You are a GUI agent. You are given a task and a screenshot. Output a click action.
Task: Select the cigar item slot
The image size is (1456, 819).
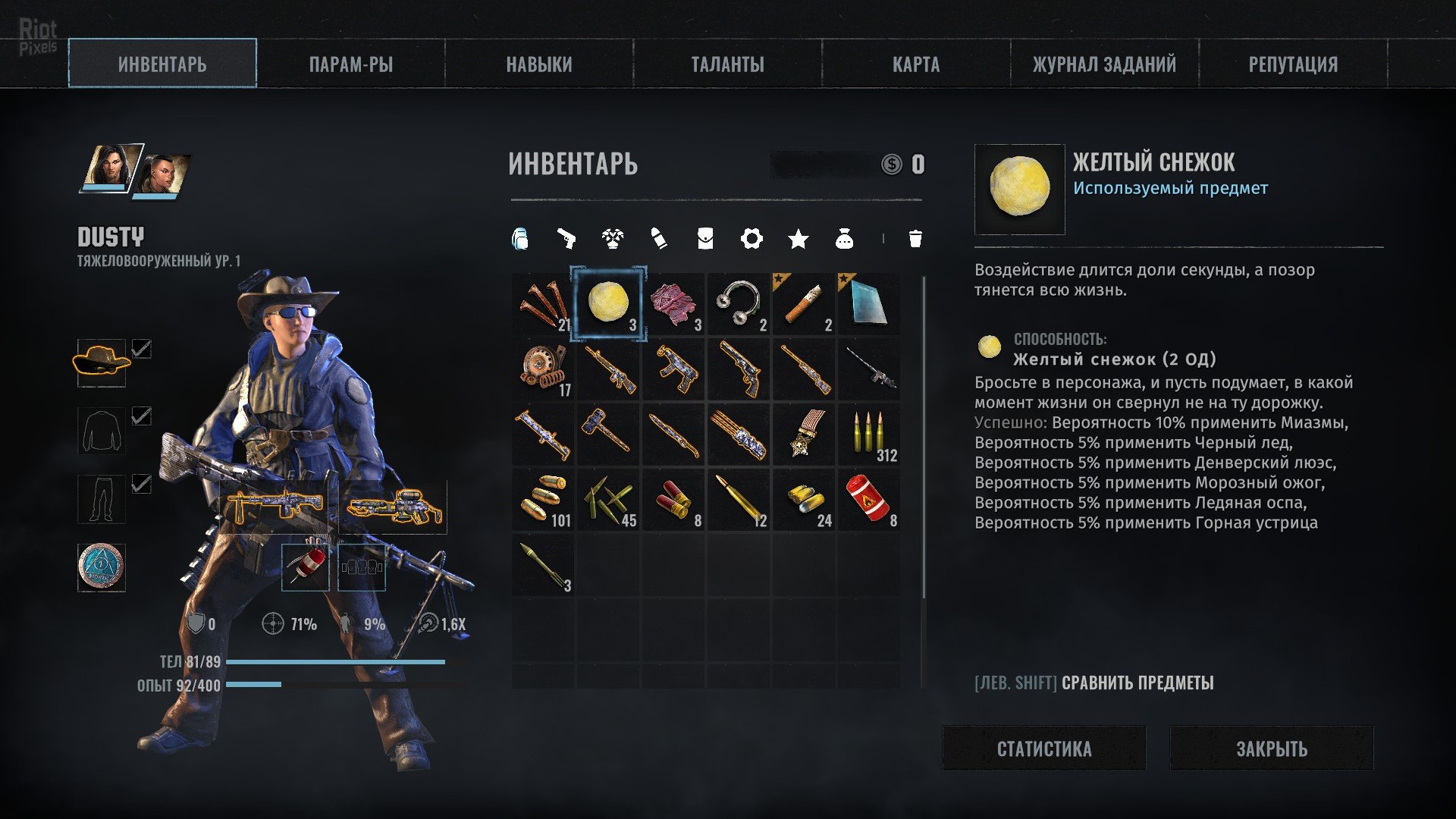(804, 304)
